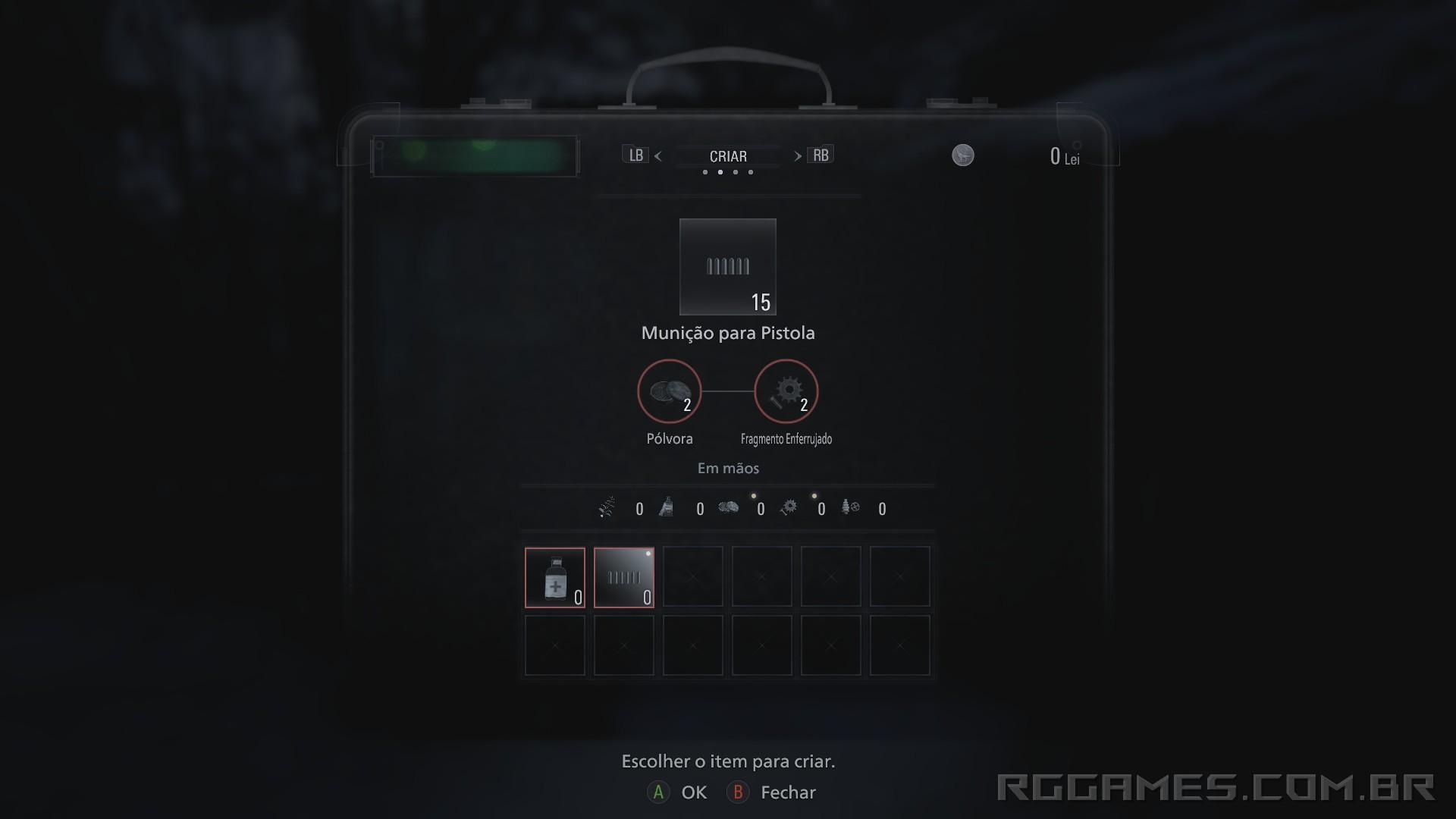Click the RB next-tab arrow
1456x819 pixels.
pyautogui.click(x=820, y=155)
